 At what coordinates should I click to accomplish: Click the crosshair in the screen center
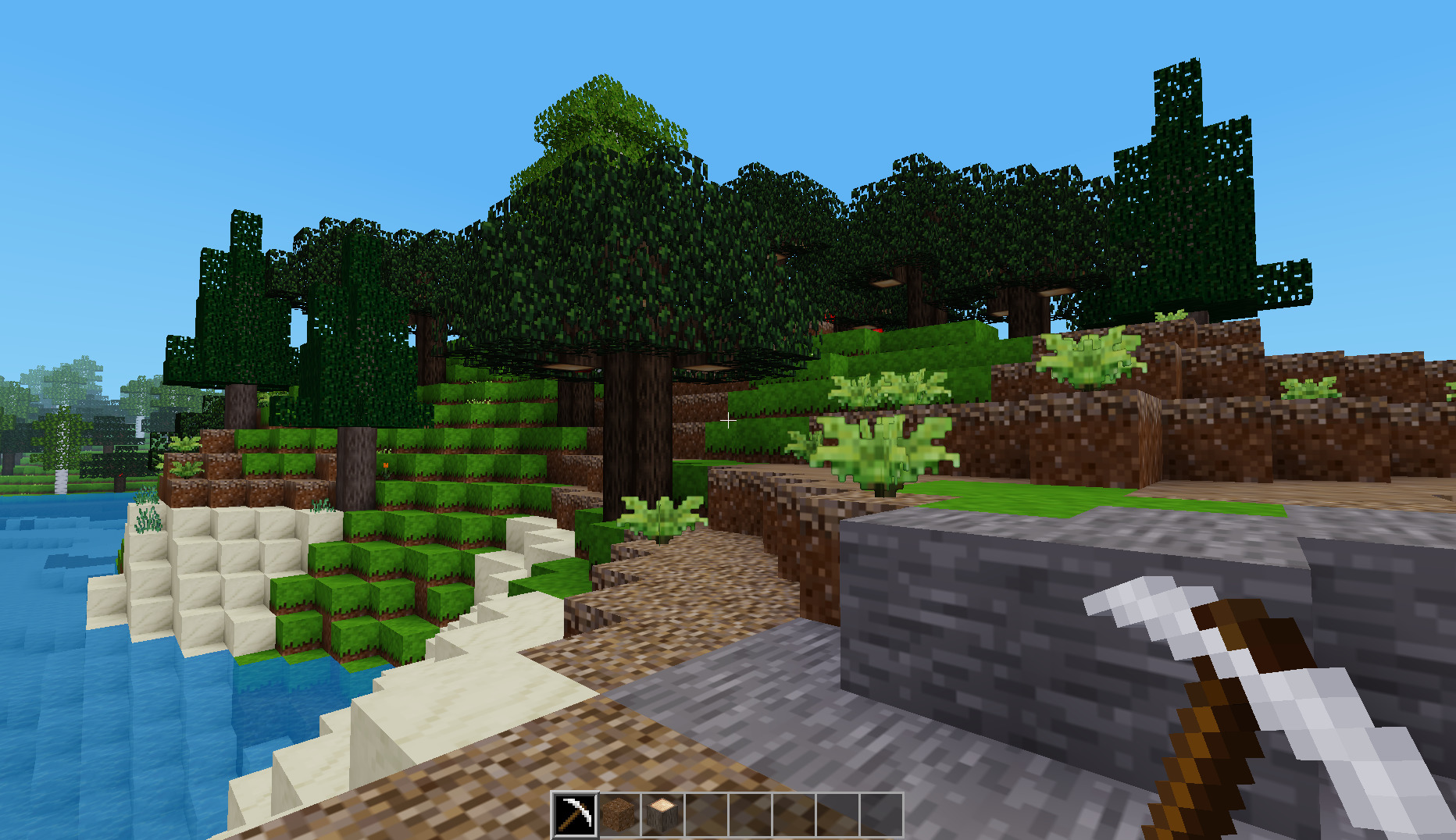pyautogui.click(x=728, y=420)
